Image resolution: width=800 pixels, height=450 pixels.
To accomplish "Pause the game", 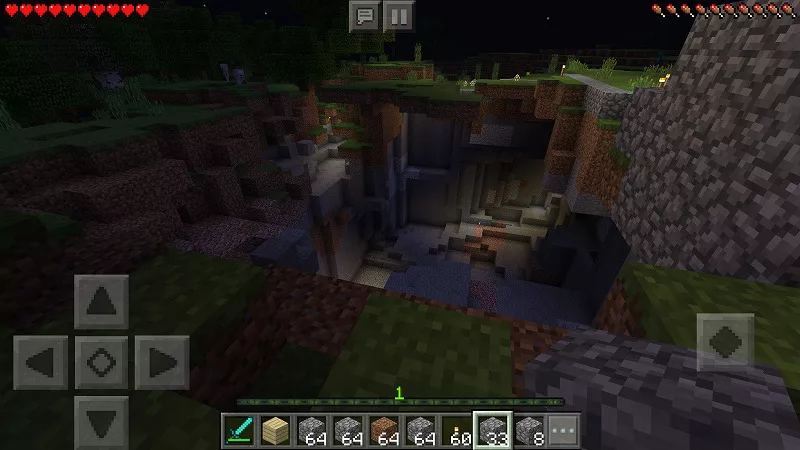I will (x=398, y=15).
